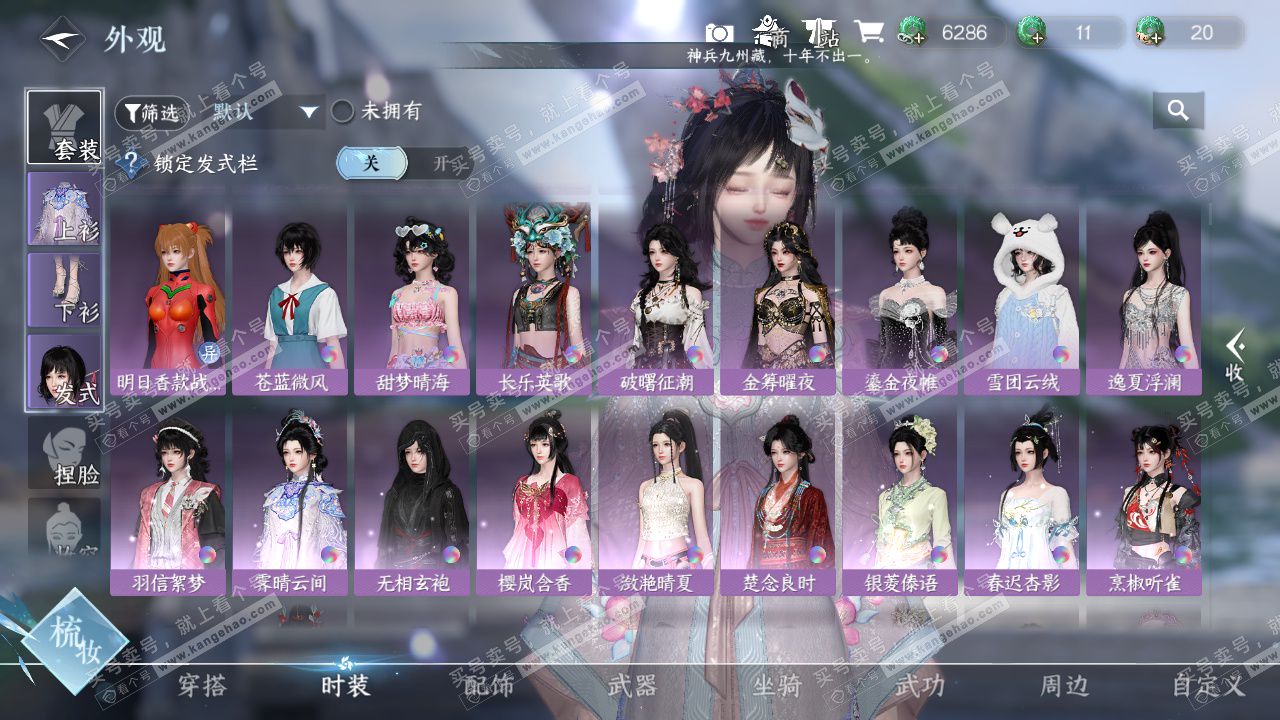Open the 下衫 category
Screen dimensions: 1280x720
click(x=64, y=290)
